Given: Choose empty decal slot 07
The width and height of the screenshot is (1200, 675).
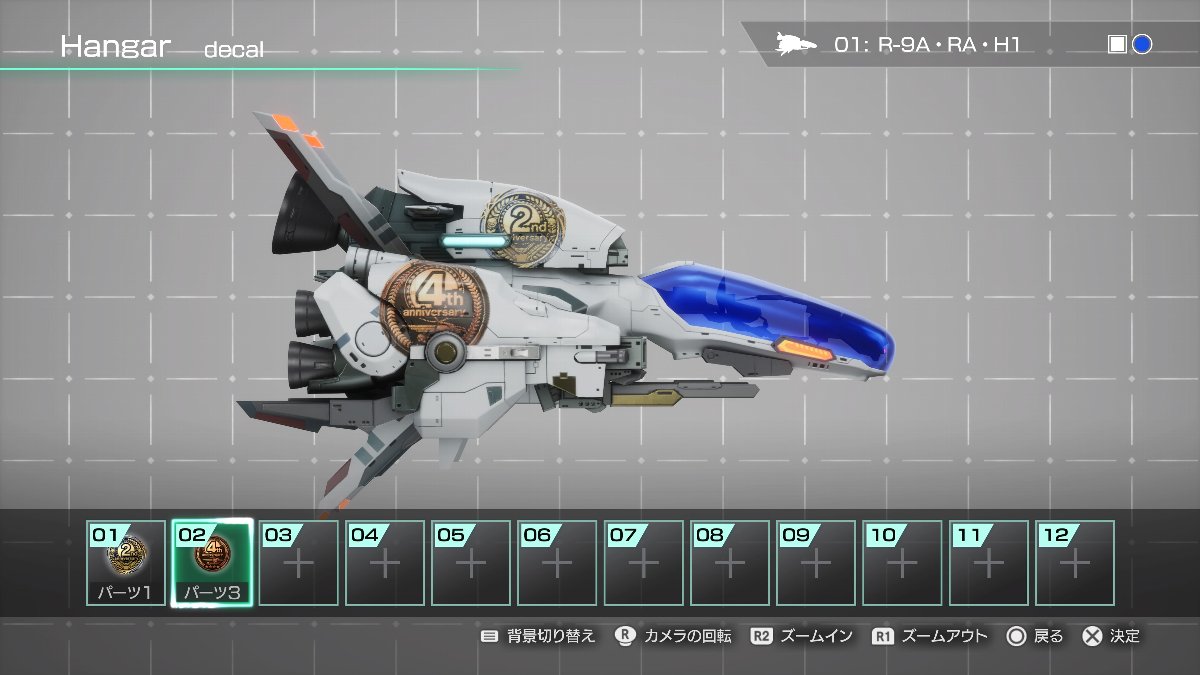Looking at the screenshot, I should pyautogui.click(x=643, y=563).
